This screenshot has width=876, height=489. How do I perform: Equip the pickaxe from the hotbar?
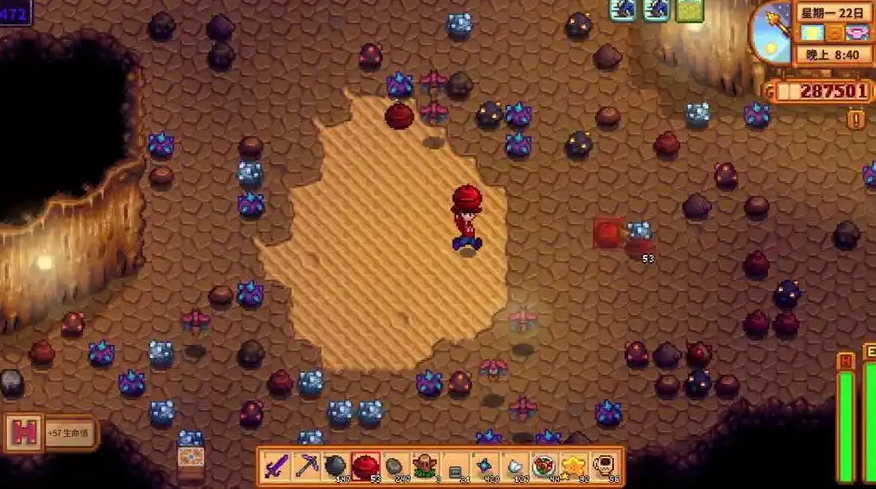click(x=305, y=466)
